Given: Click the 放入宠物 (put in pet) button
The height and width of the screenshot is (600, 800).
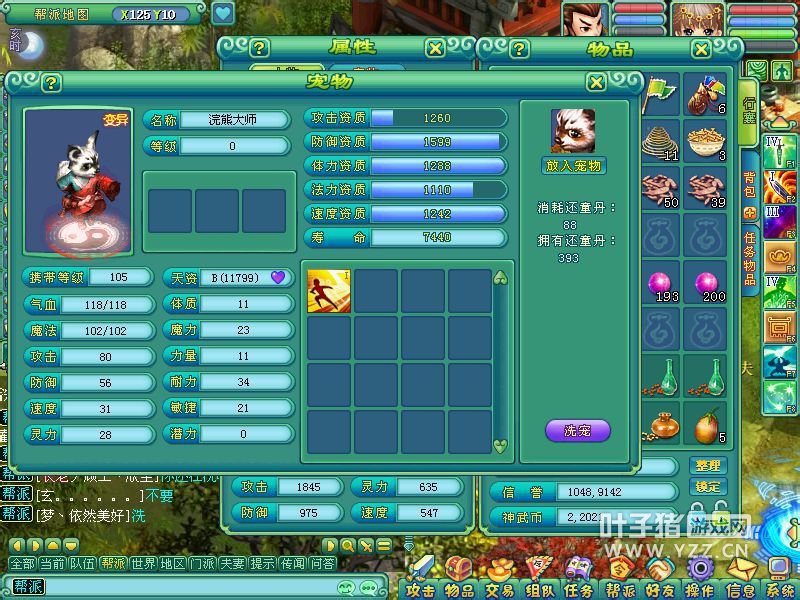Looking at the screenshot, I should pyautogui.click(x=575, y=166).
